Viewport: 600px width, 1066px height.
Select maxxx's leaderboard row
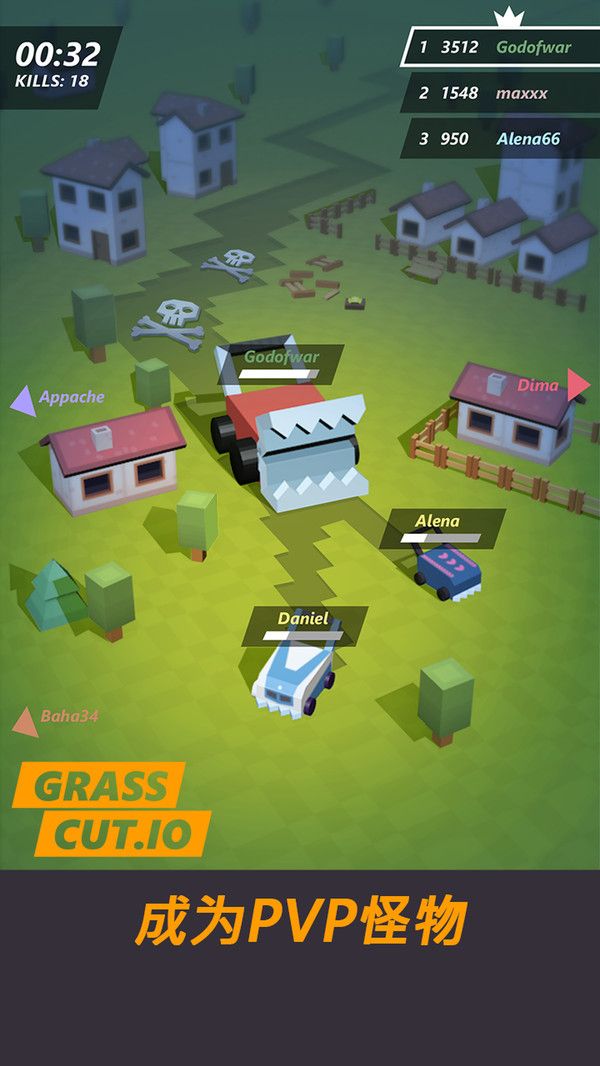click(500, 93)
